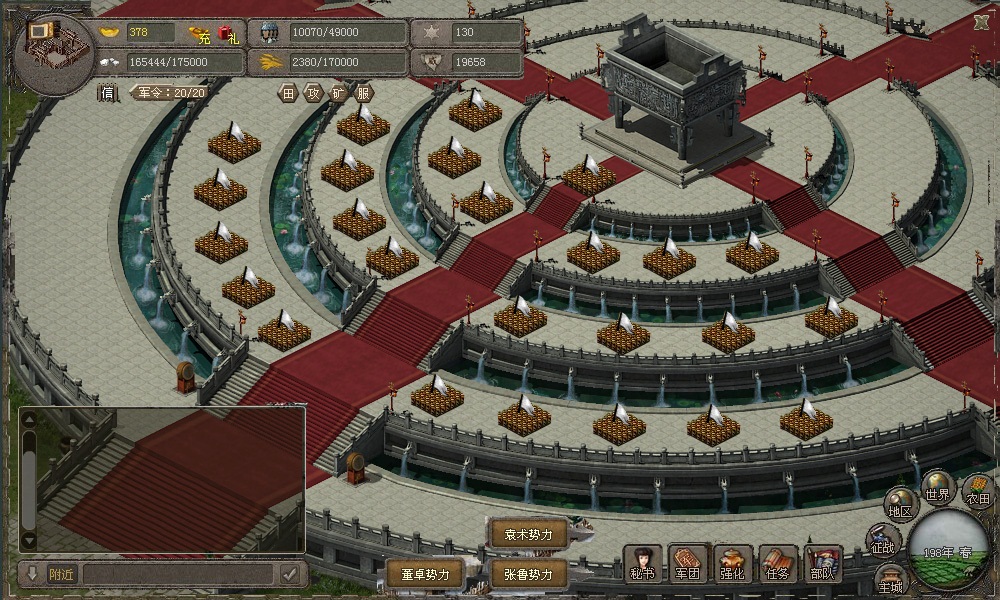Image resolution: width=1000 pixels, height=600 pixels.
Task: Click the 田 hexagon button
Action: (289, 93)
